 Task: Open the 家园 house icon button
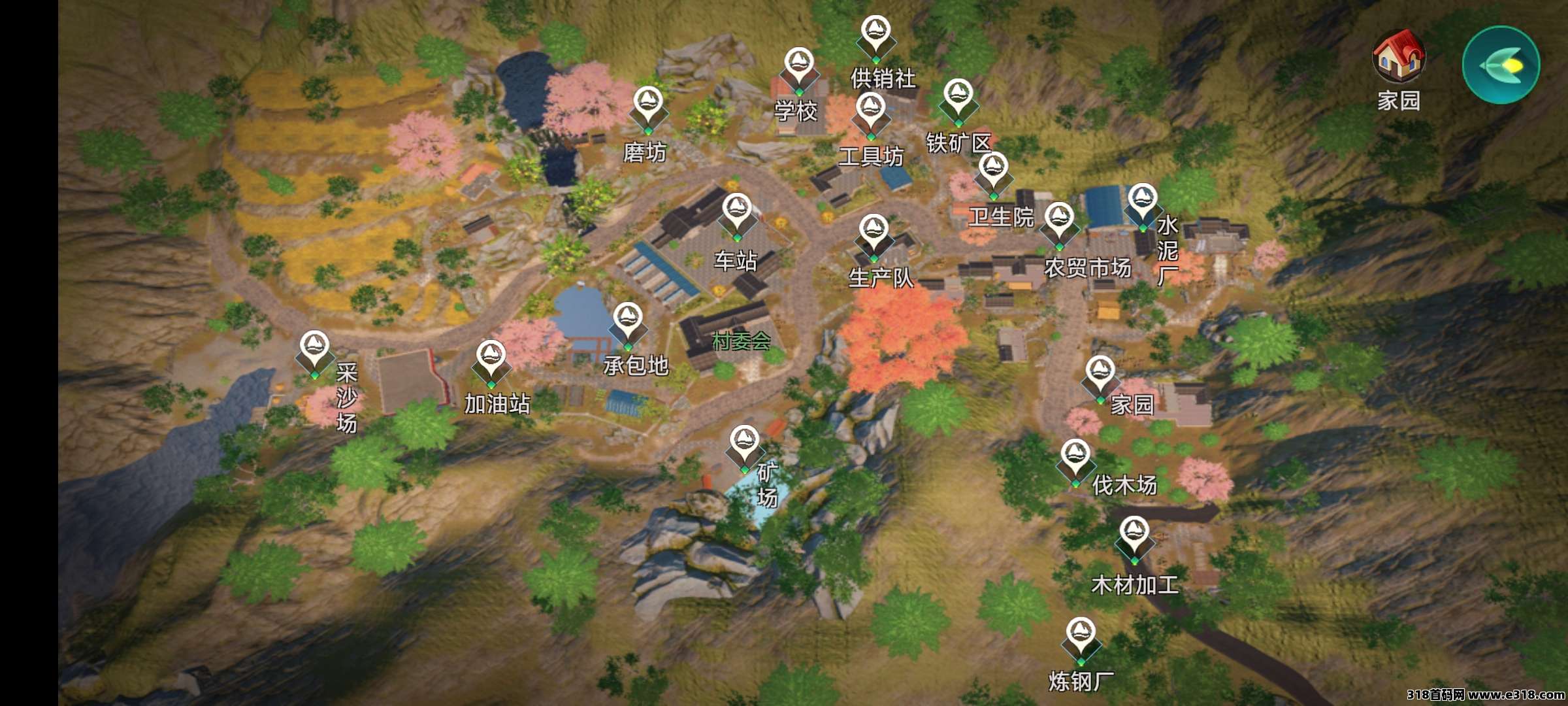click(1398, 59)
